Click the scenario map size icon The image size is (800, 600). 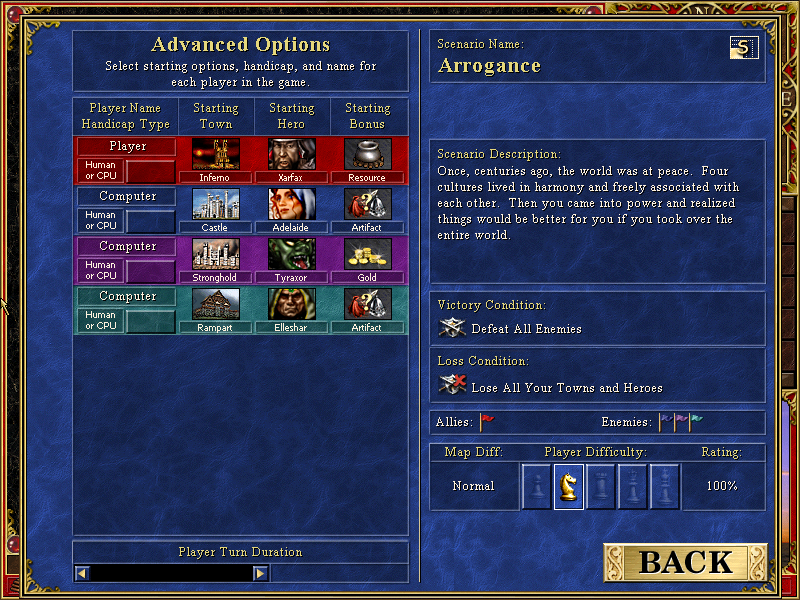tap(744, 47)
